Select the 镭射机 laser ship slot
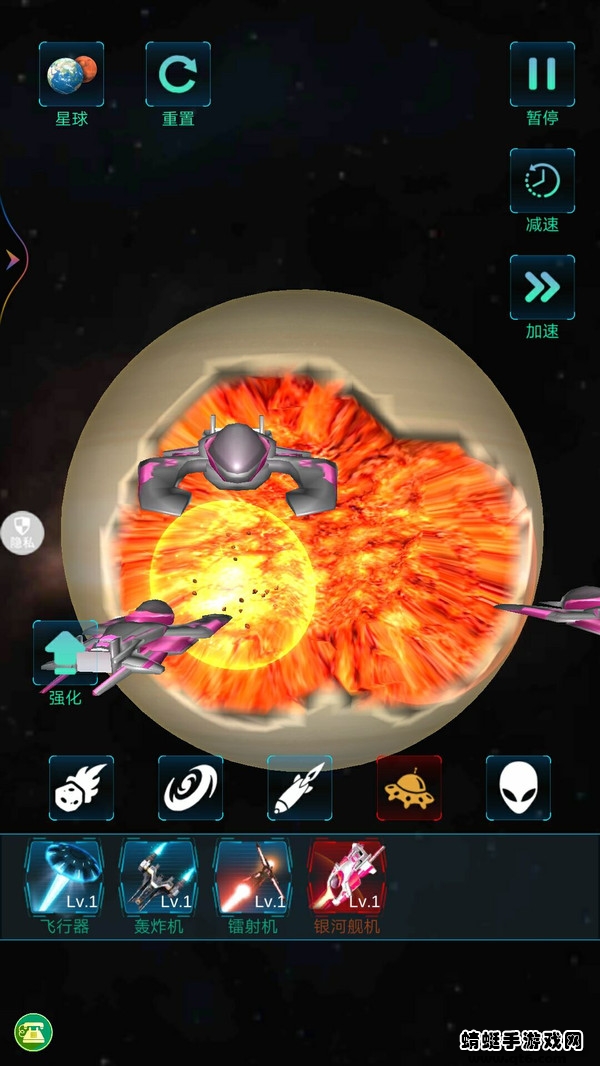600x1066 pixels. 253,878
